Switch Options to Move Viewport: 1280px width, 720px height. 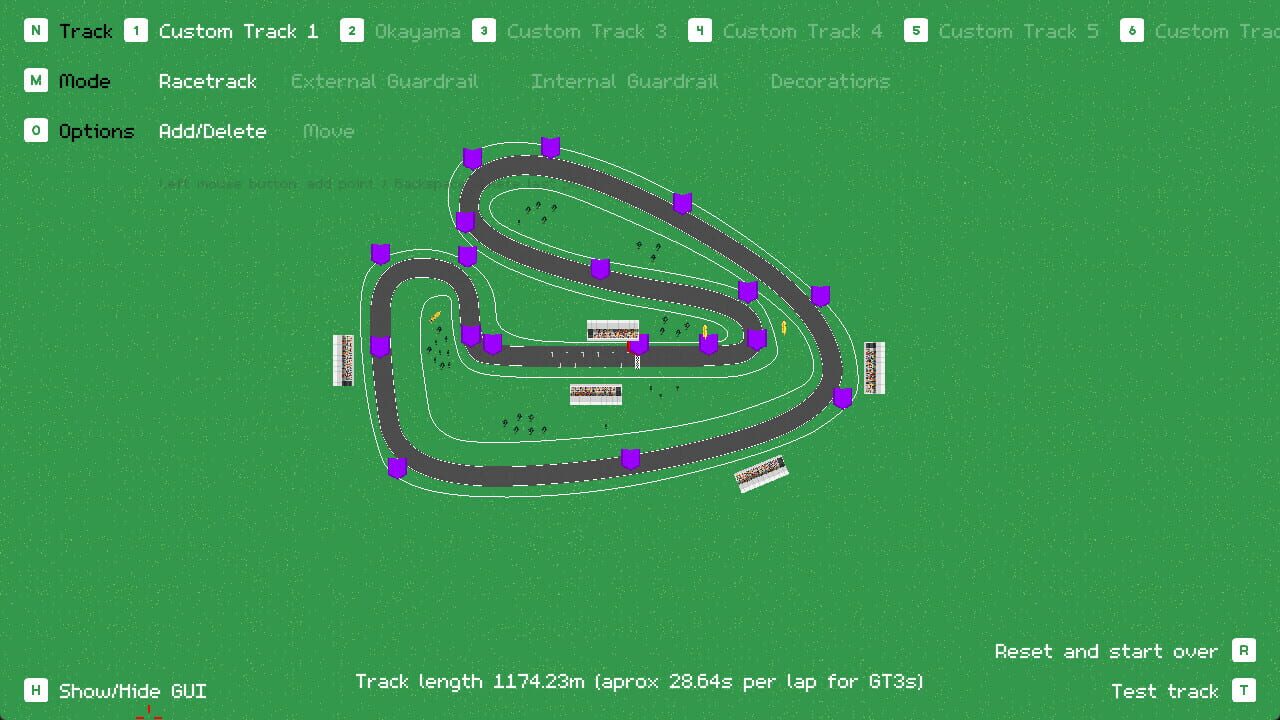[328, 131]
